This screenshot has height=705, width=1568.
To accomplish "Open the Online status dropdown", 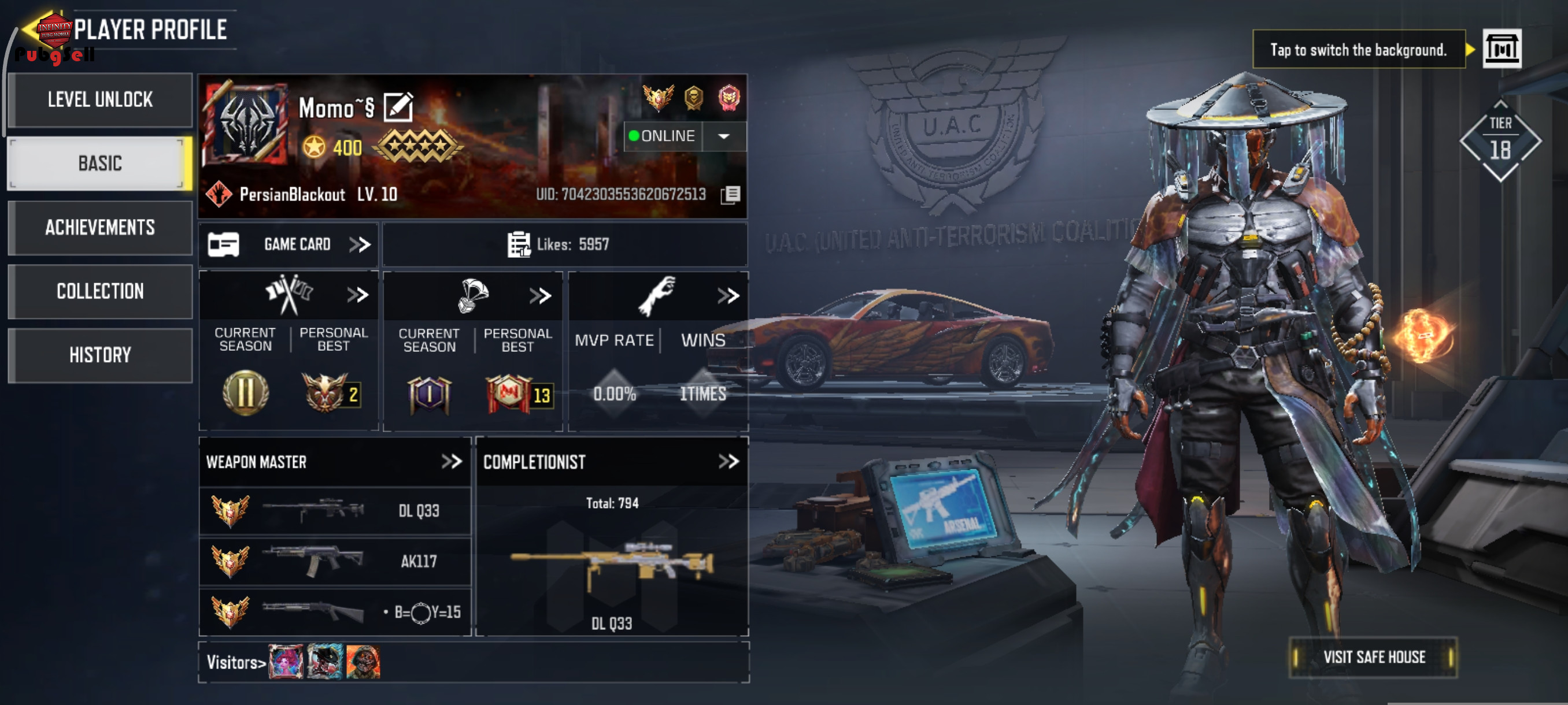I will [x=724, y=136].
